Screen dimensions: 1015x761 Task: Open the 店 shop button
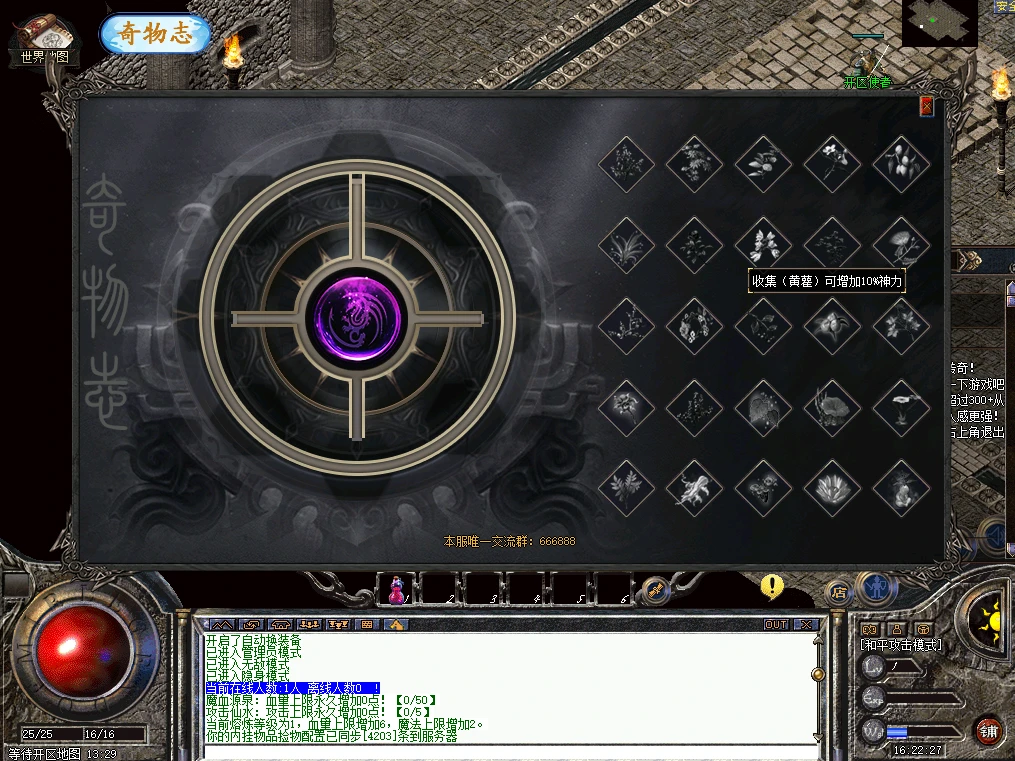pyautogui.click(x=838, y=591)
